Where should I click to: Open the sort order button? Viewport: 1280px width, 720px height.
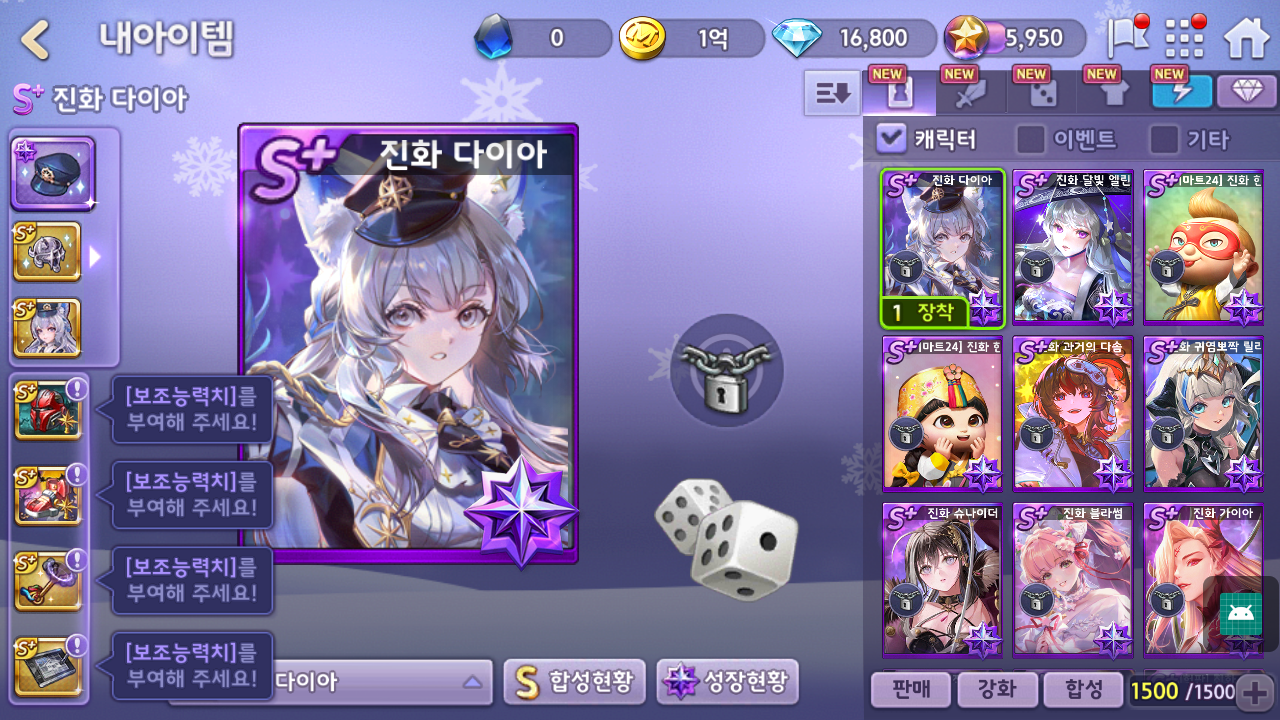tap(832, 93)
